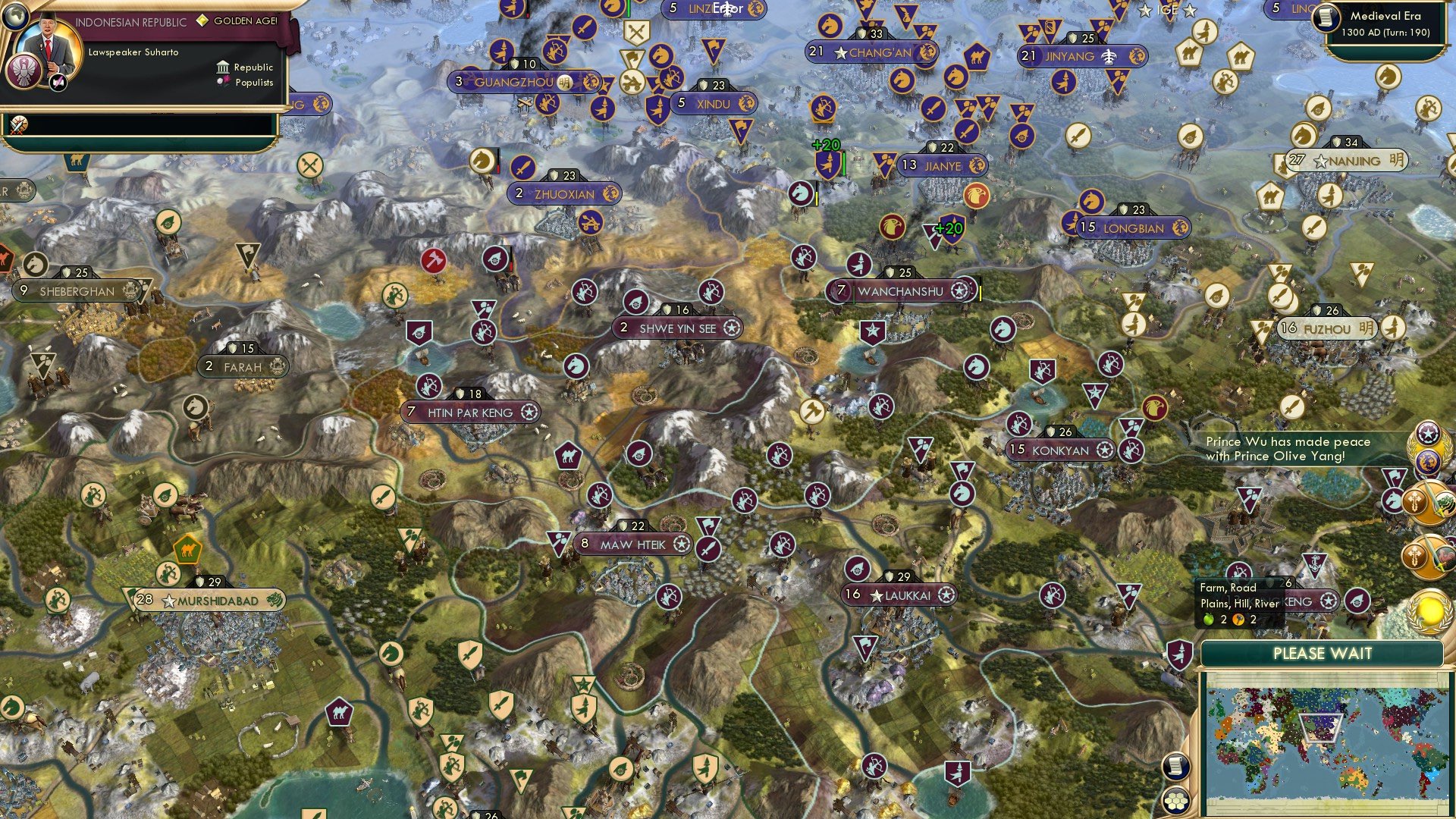1456x819 pixels.
Task: Select the Chang'an city banner
Action: point(872,53)
